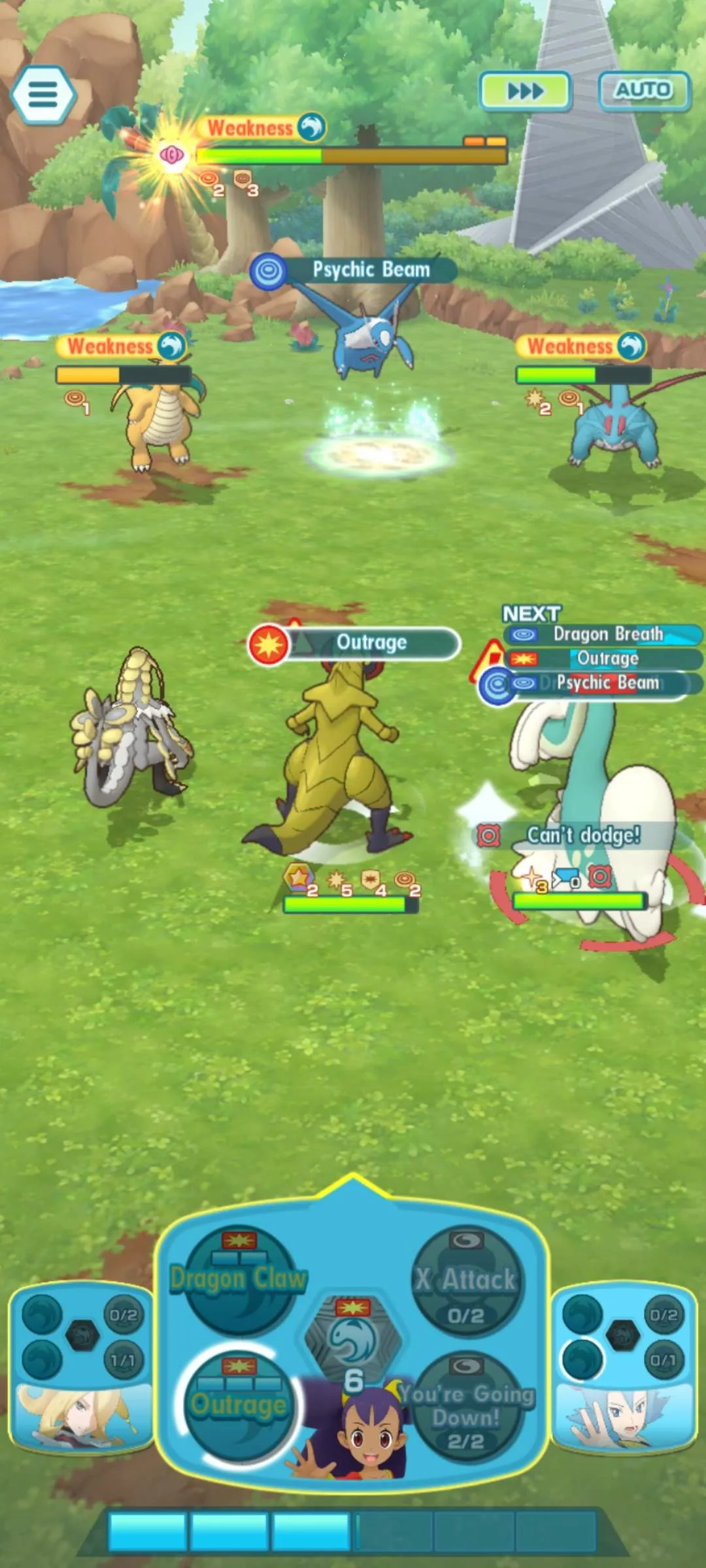Enable AUTO battle mode
Viewport: 706px width, 1568px height.
click(x=643, y=90)
